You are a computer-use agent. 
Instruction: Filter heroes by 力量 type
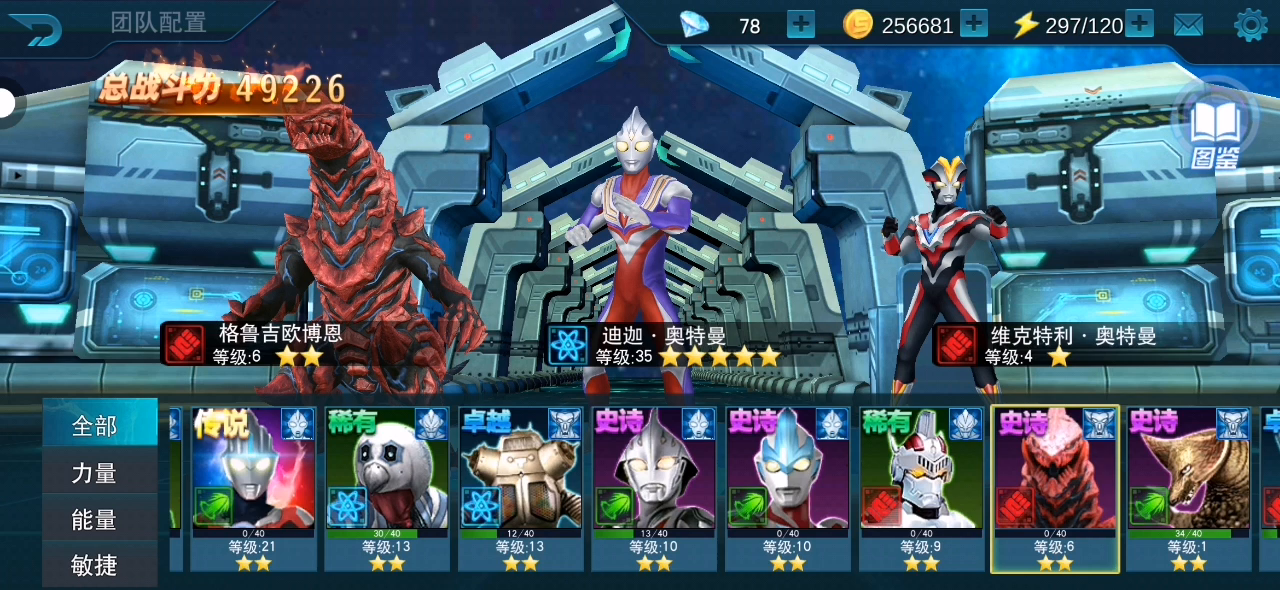96,473
